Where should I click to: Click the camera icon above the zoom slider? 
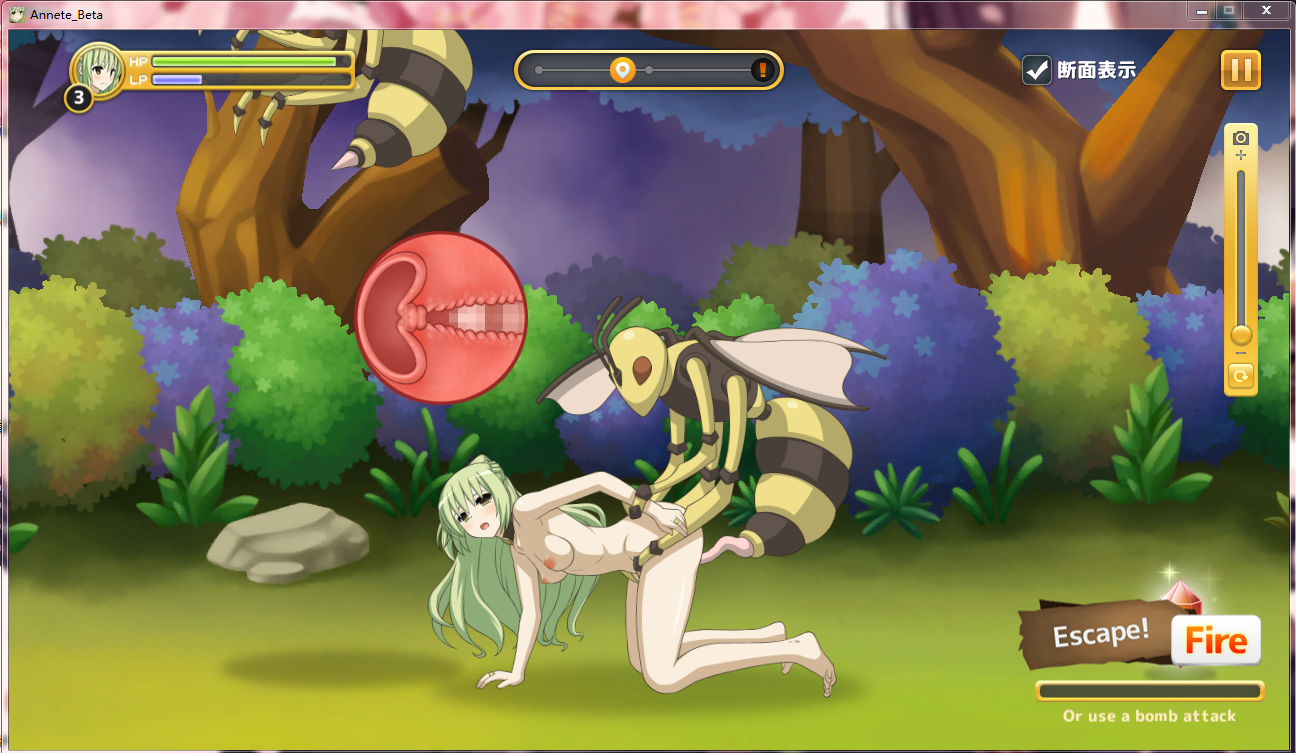coord(1241,138)
